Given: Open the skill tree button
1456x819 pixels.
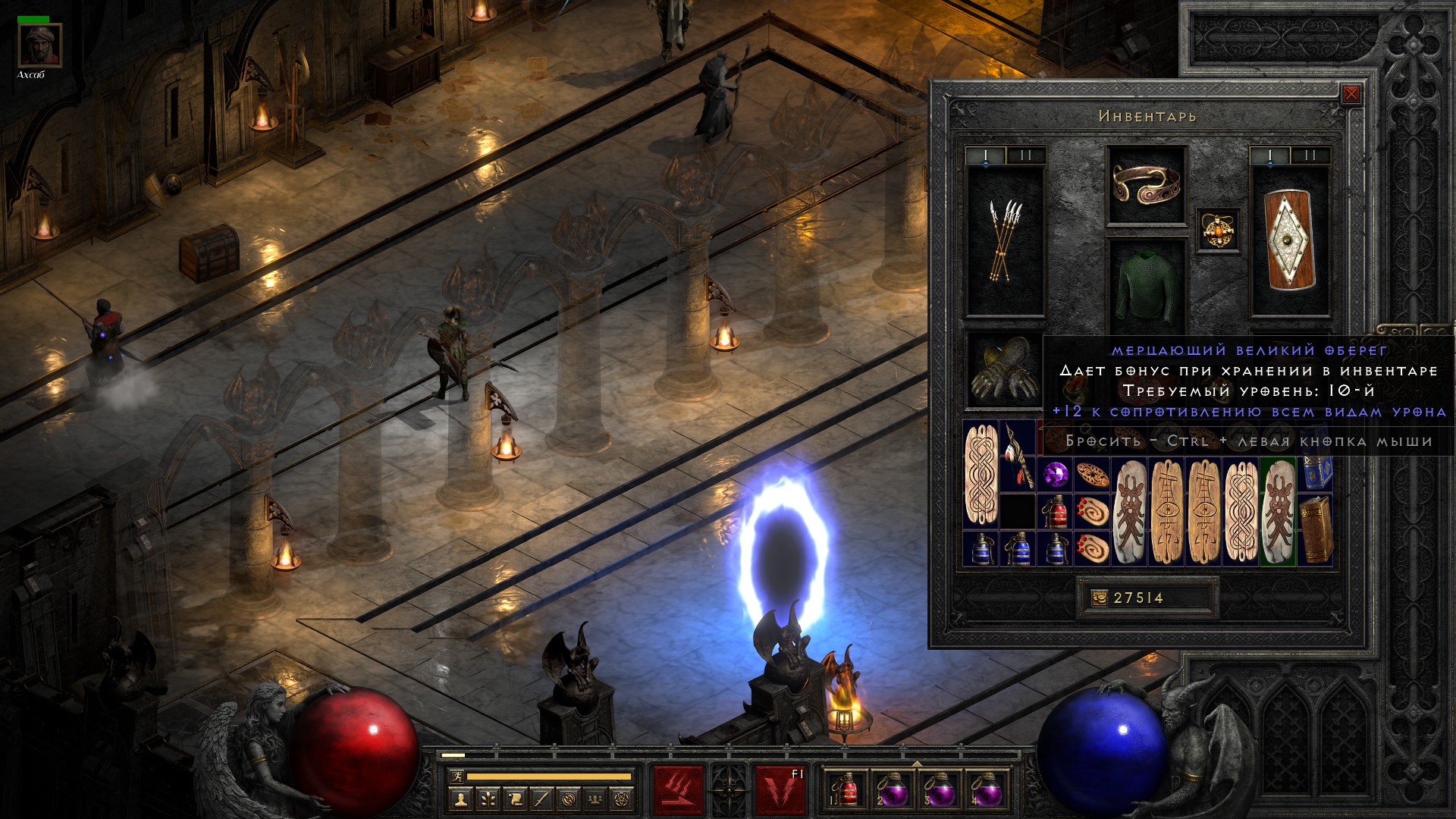Looking at the screenshot, I should point(488,799).
